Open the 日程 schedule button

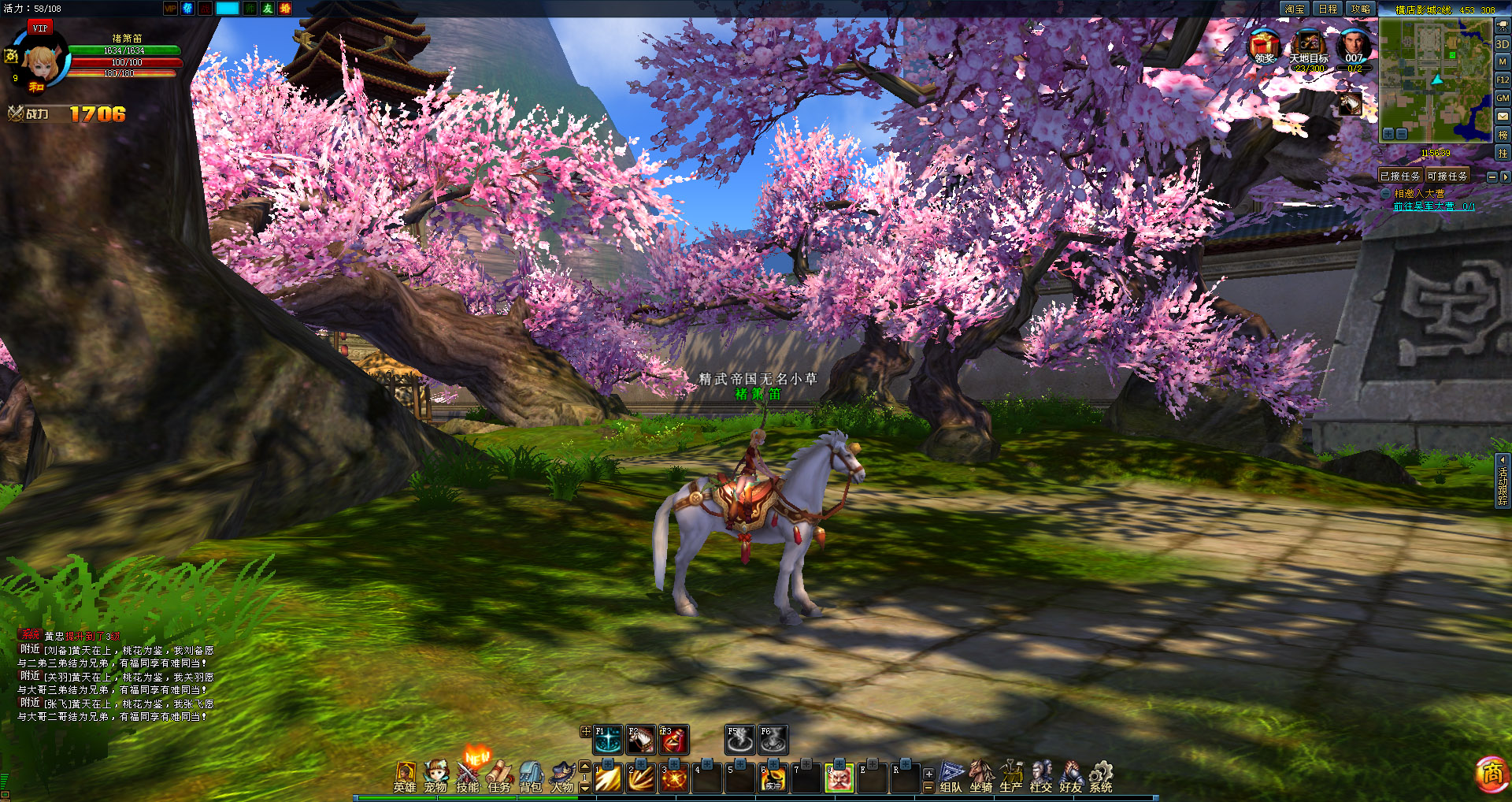(x=1328, y=9)
